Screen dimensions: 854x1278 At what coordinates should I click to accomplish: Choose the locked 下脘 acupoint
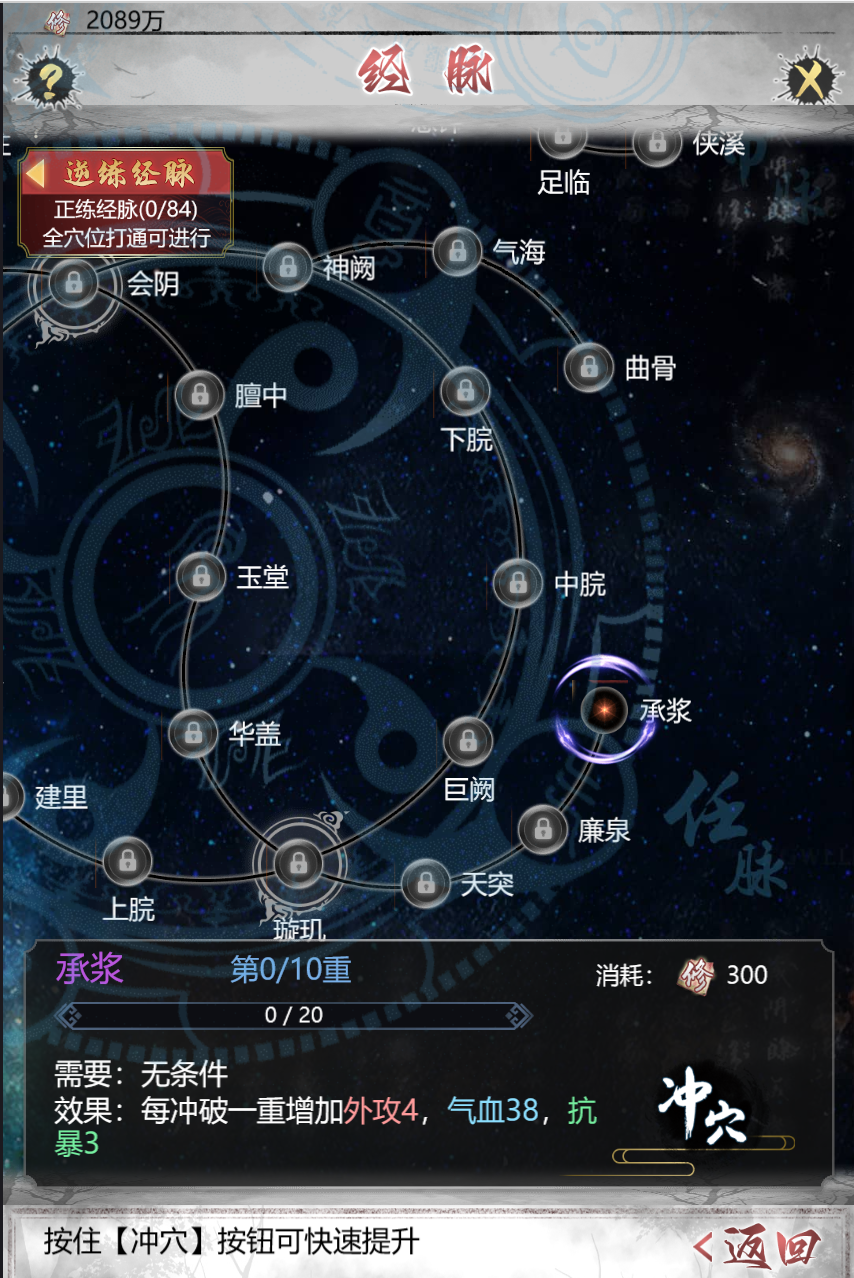[465, 391]
